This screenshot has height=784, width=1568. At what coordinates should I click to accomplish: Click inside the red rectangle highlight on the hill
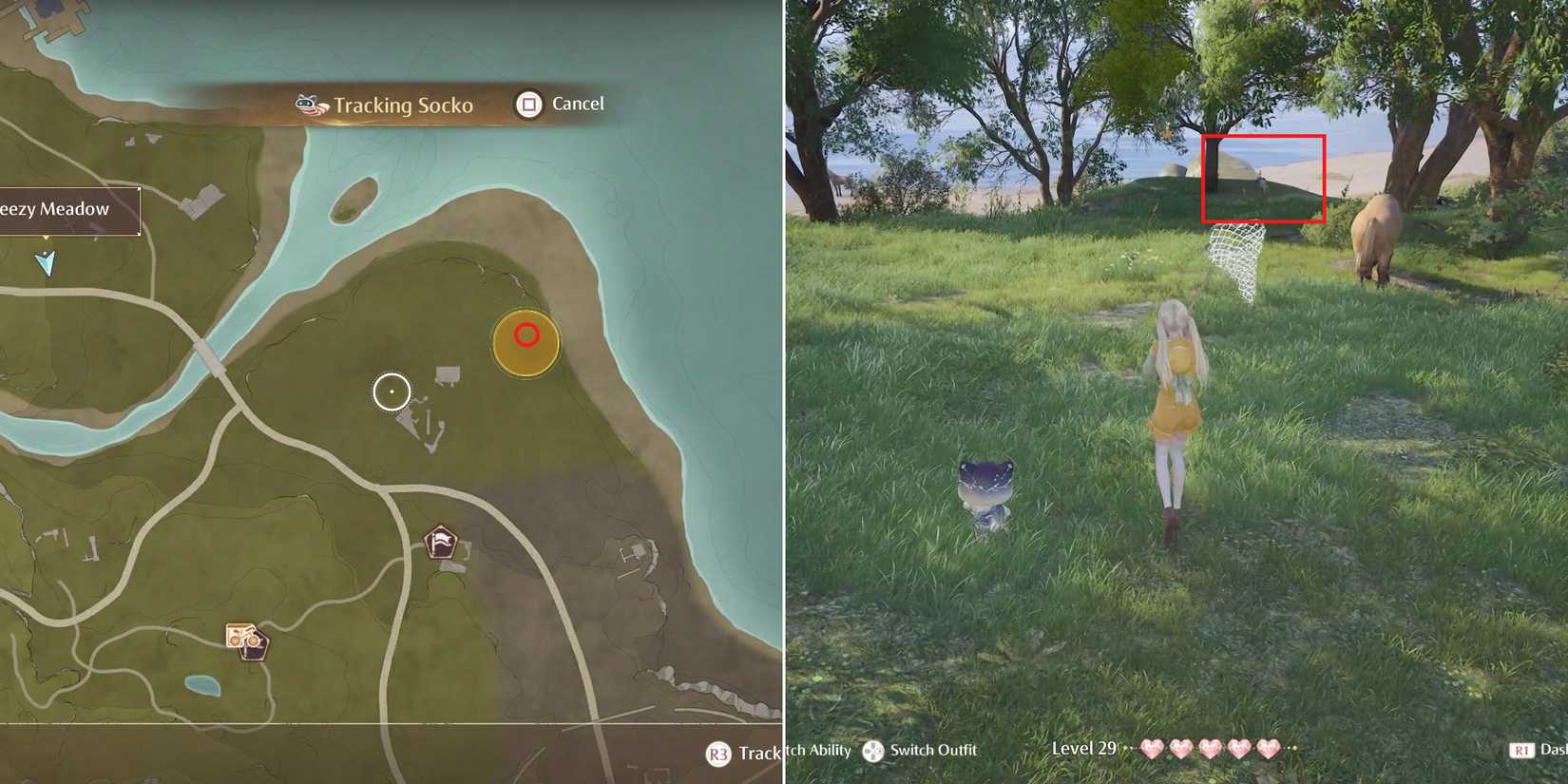click(x=1264, y=181)
